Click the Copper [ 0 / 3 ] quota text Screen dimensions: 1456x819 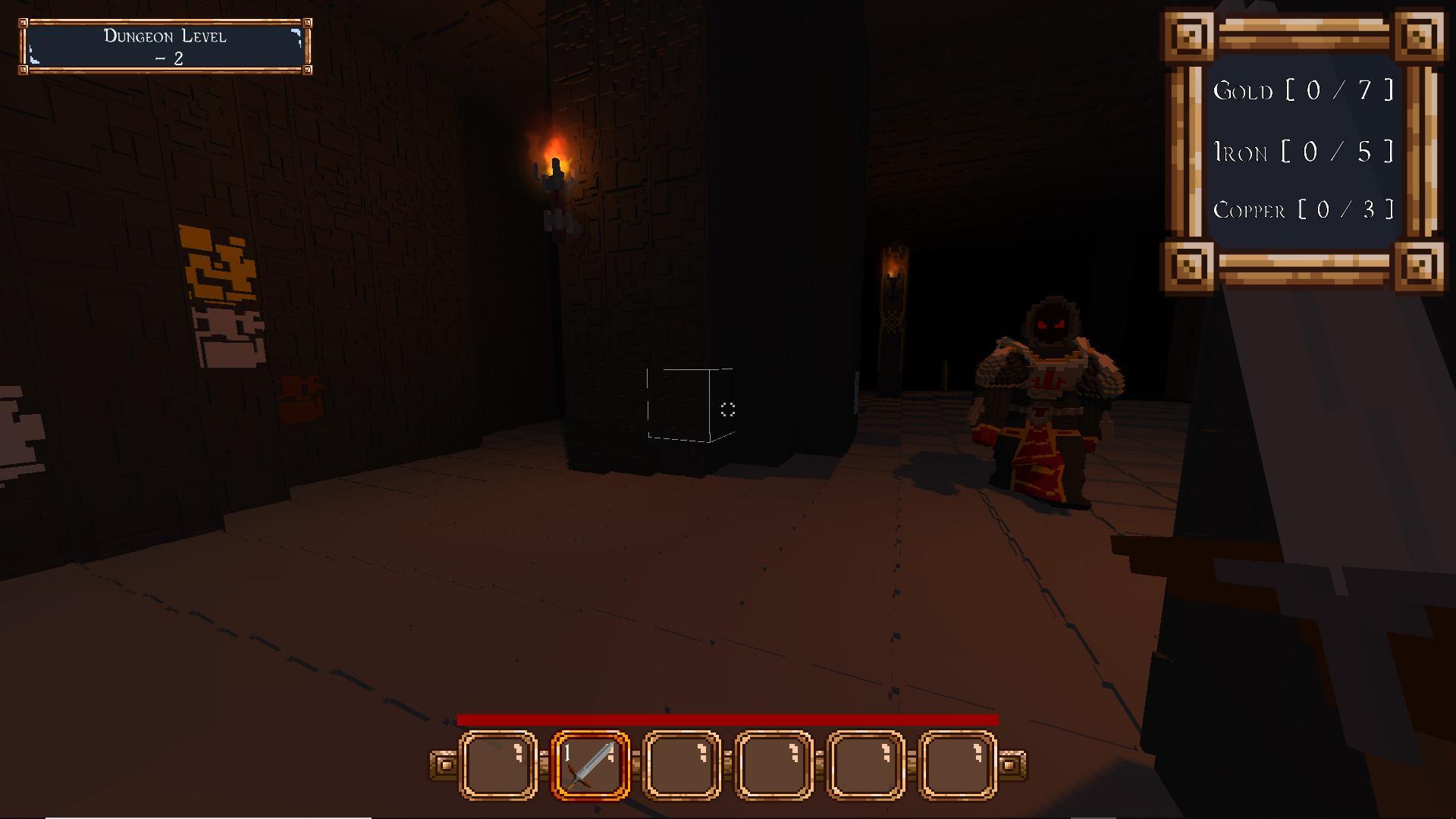pos(1304,210)
